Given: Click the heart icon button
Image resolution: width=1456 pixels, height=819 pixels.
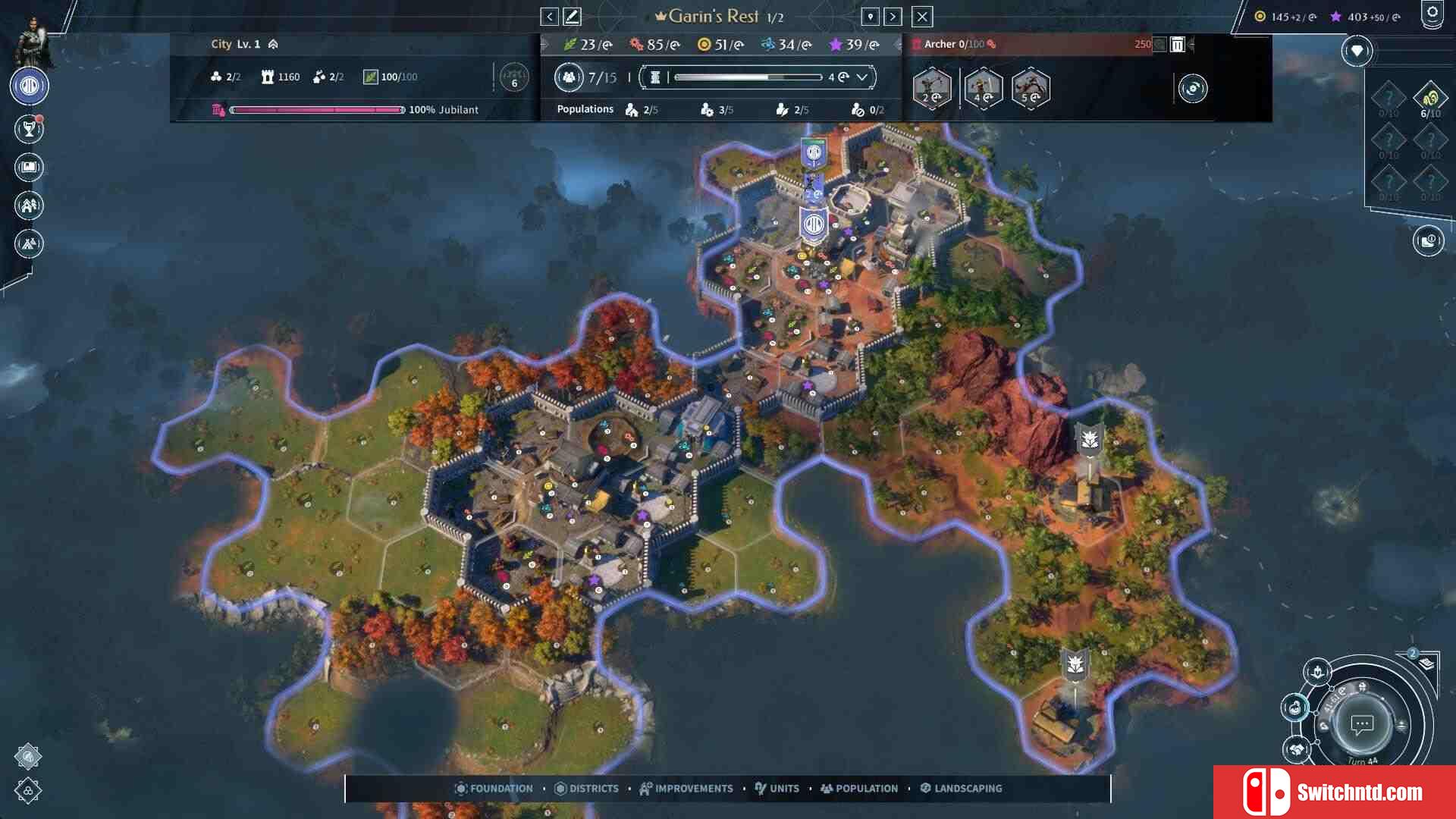Looking at the screenshot, I should [1357, 51].
